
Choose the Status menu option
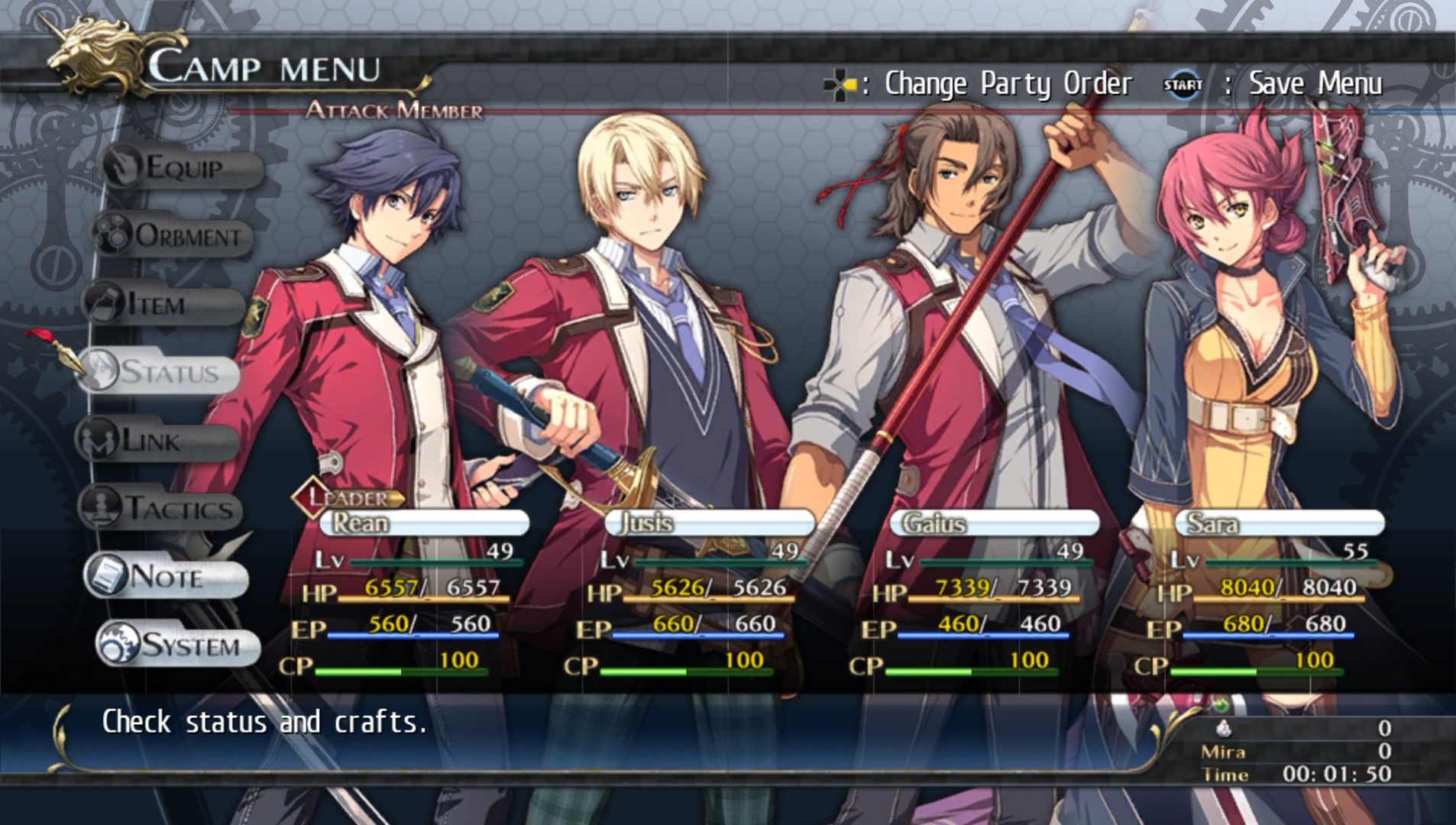(x=160, y=373)
